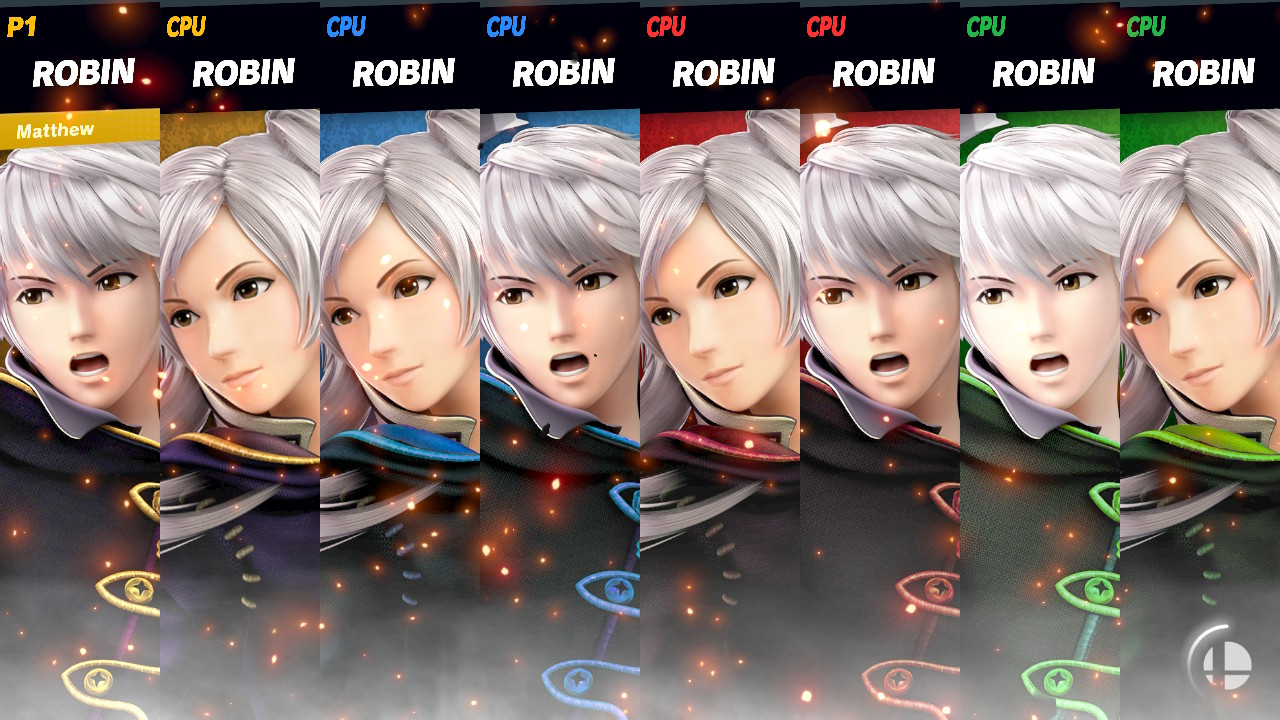Click the yellow-costumed Robin portrait
Viewport: 1280px width, 720px height.
coord(240,350)
